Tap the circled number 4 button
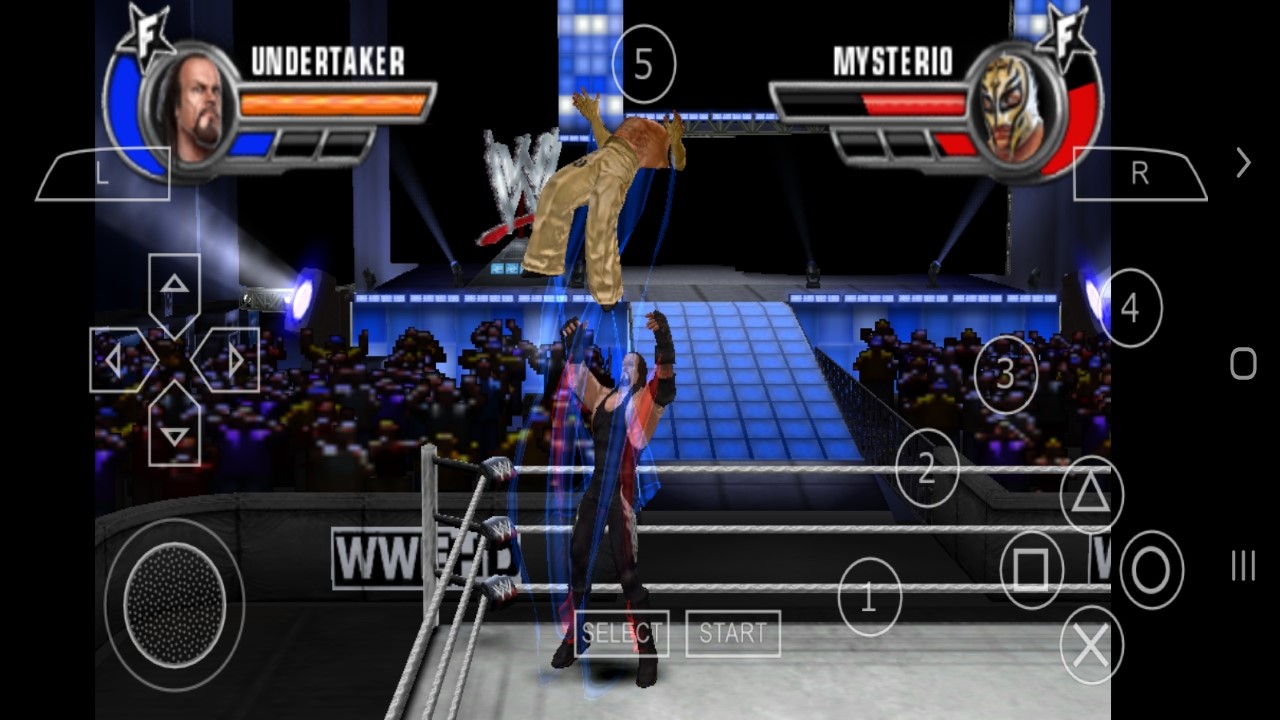1280x720 pixels. pos(1130,308)
